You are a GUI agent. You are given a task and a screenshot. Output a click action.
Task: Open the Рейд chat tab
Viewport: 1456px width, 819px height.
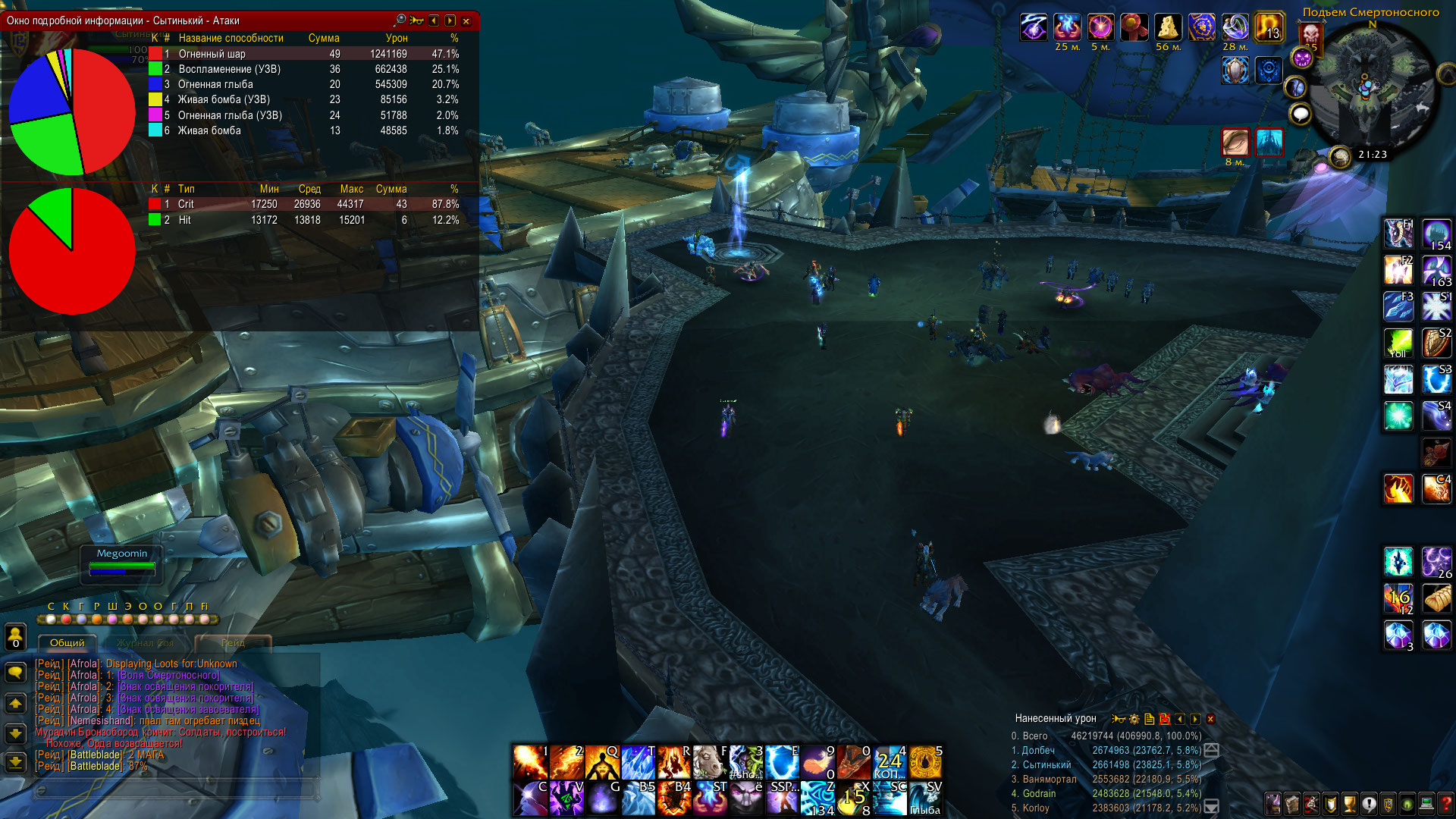click(x=233, y=643)
